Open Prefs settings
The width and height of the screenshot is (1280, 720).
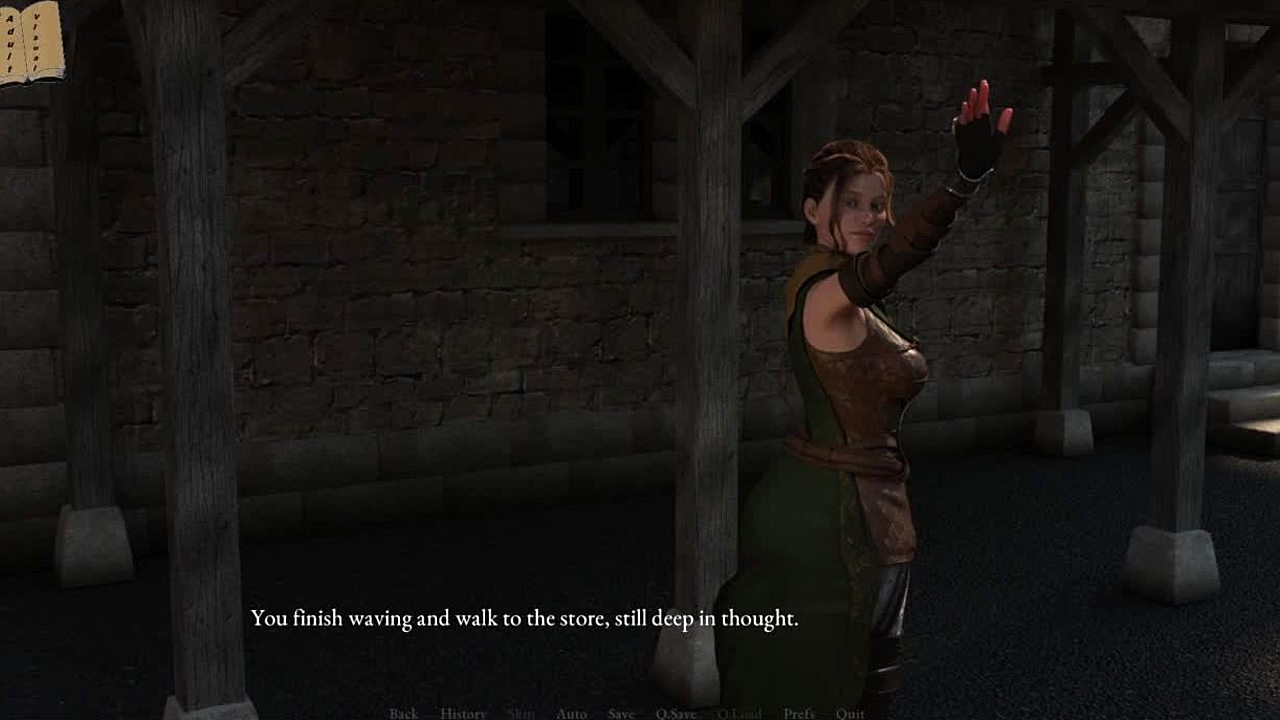799,713
